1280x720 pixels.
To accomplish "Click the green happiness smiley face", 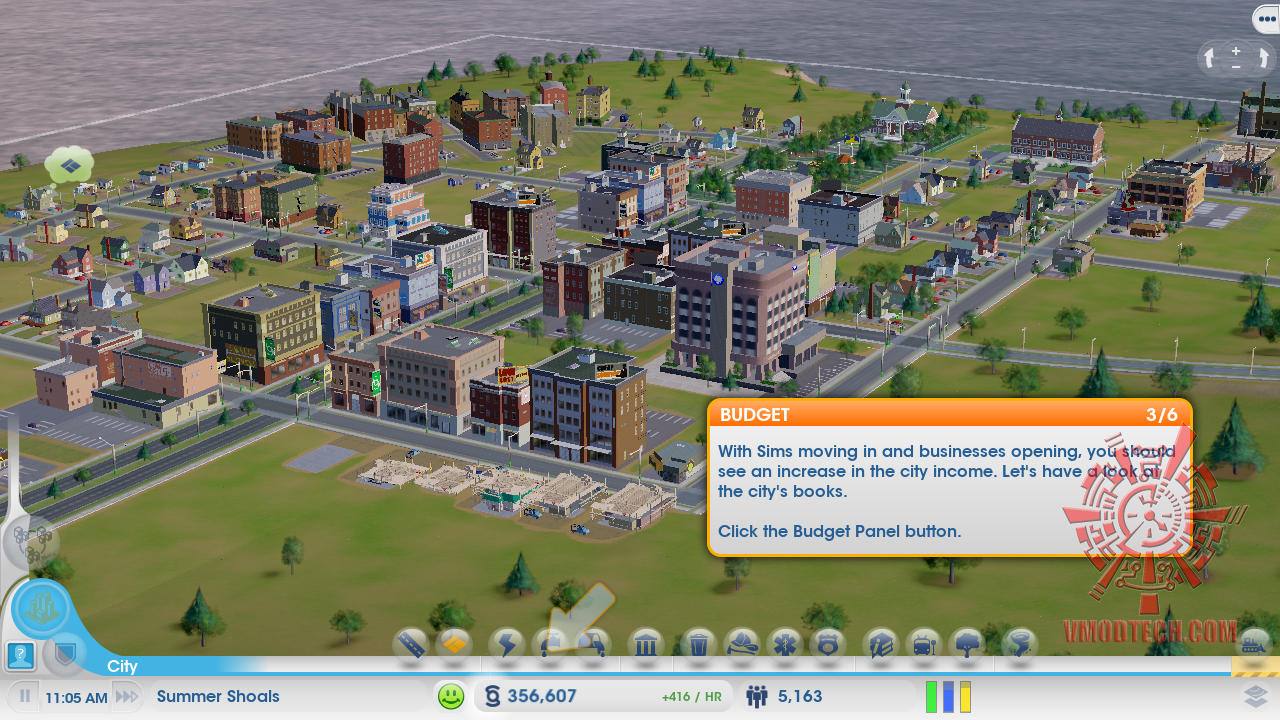I will click(451, 696).
